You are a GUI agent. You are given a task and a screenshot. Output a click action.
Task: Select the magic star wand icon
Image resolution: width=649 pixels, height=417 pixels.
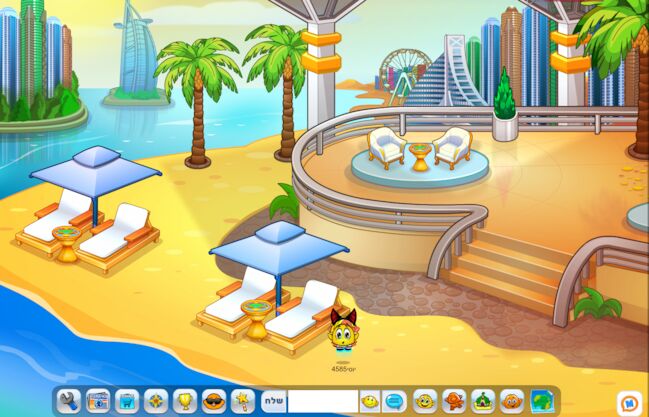(x=242, y=401)
